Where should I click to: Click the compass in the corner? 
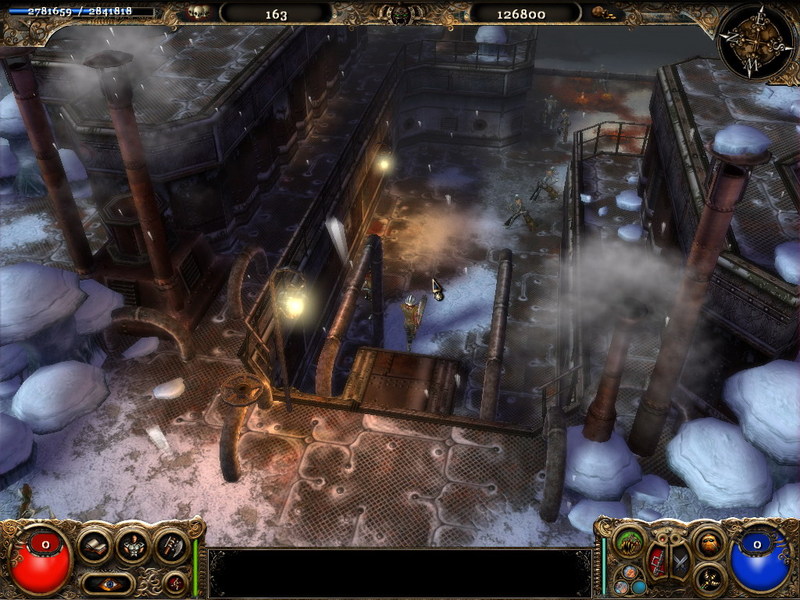[x=755, y=38]
